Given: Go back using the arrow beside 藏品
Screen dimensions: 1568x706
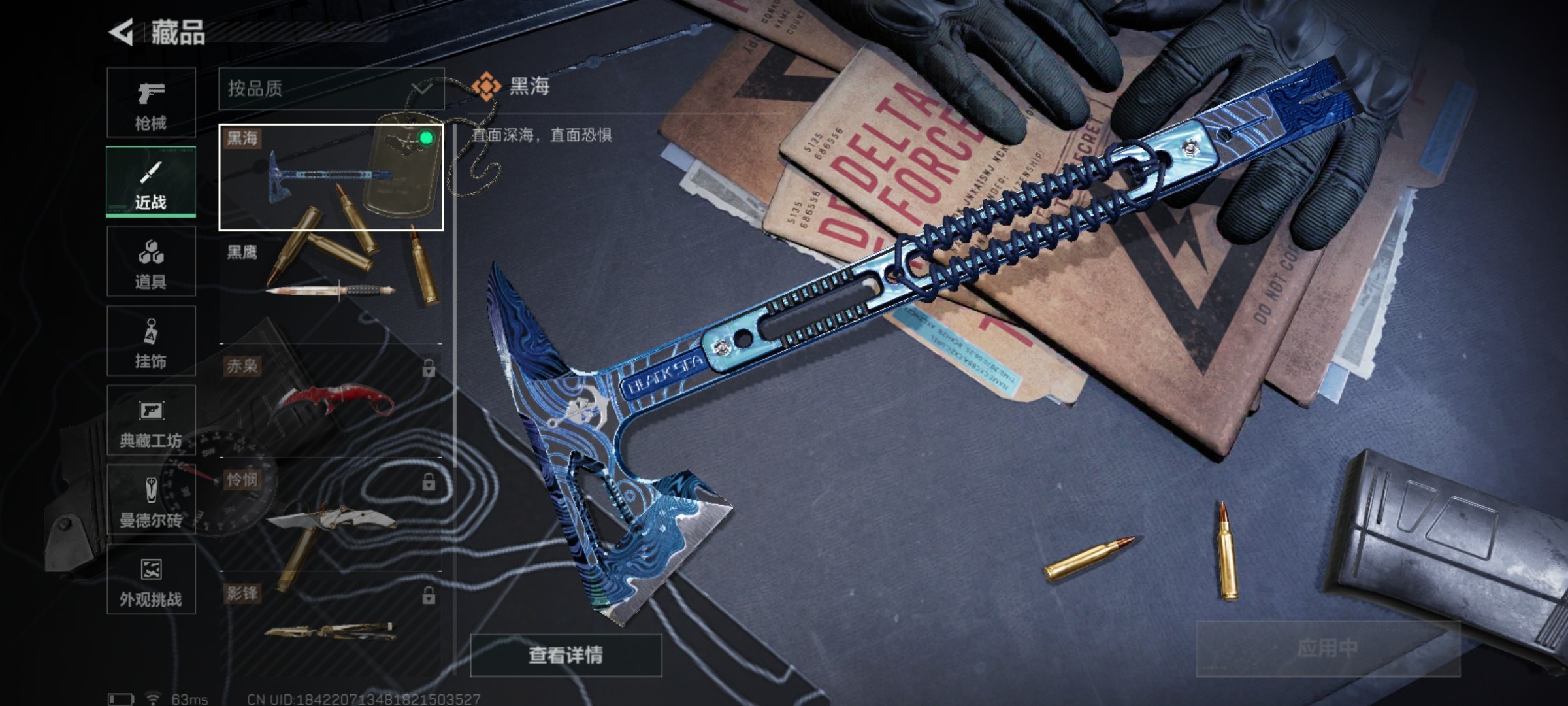Looking at the screenshot, I should (122, 32).
